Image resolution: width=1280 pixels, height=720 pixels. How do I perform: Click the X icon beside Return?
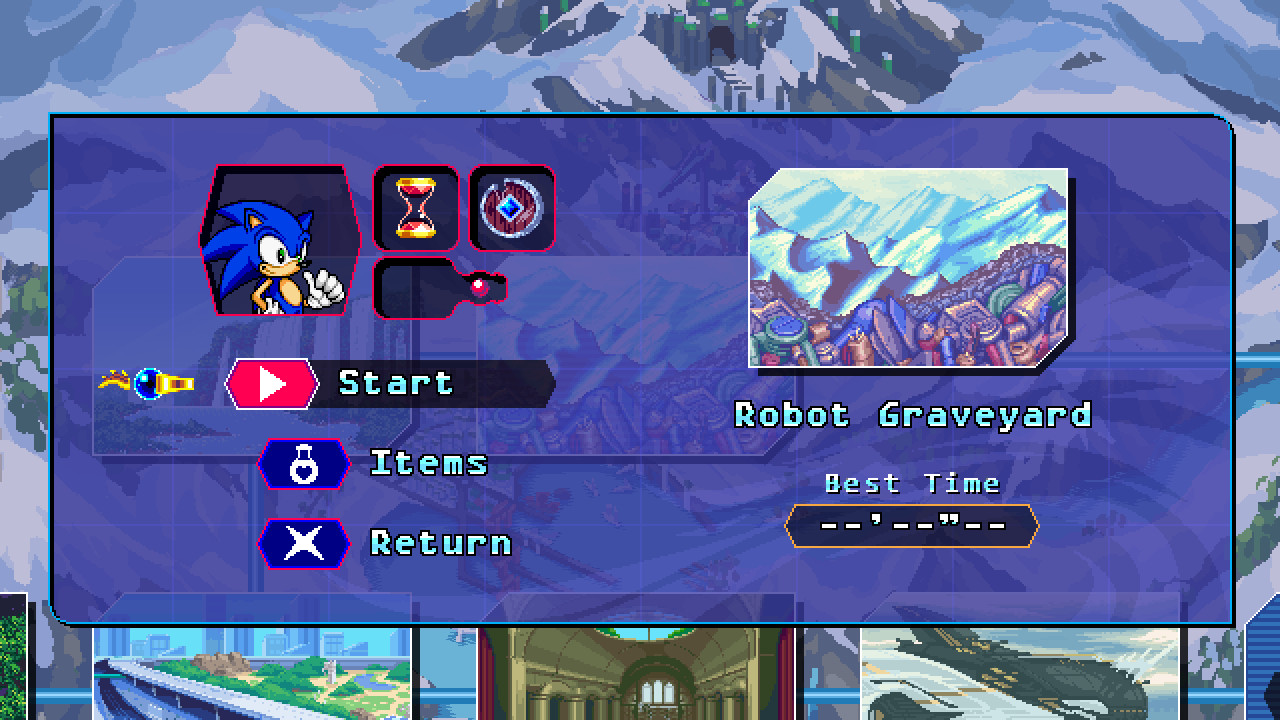click(303, 544)
